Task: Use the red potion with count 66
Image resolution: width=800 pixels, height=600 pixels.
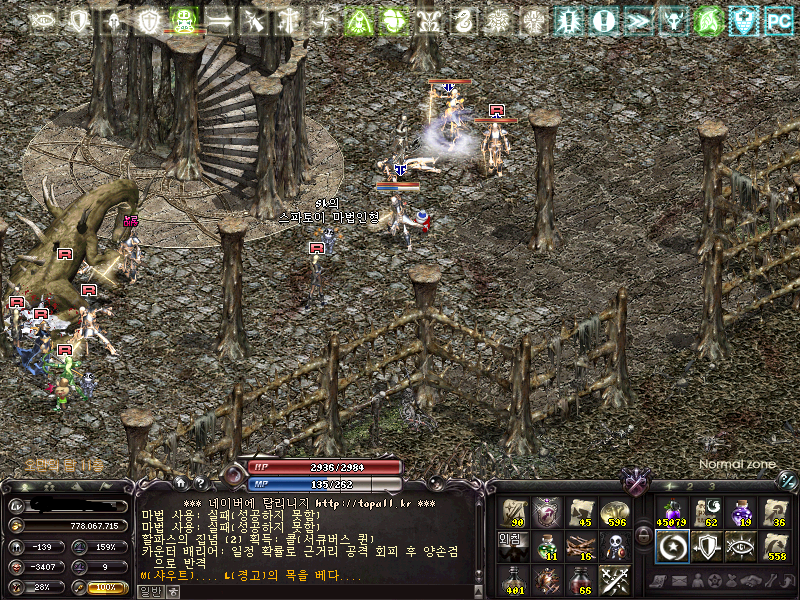Action: (x=580, y=580)
